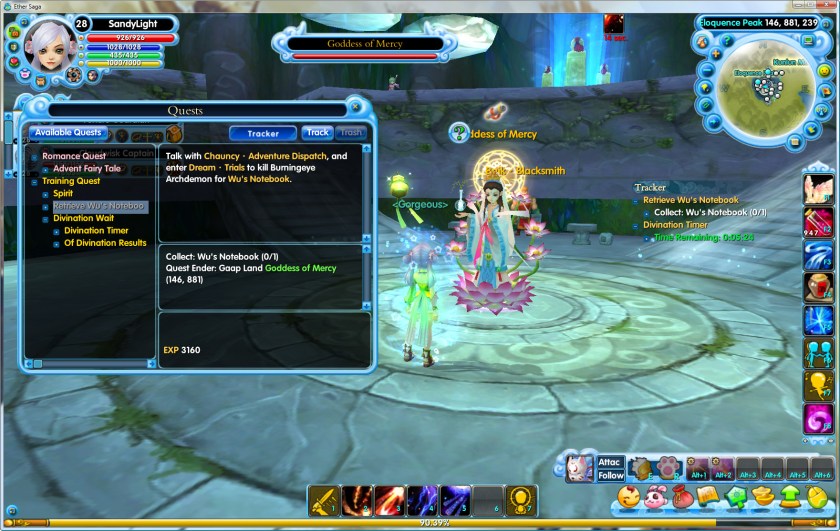Click the Tracker button in Quests
The image size is (840, 531).
pyautogui.click(x=263, y=133)
